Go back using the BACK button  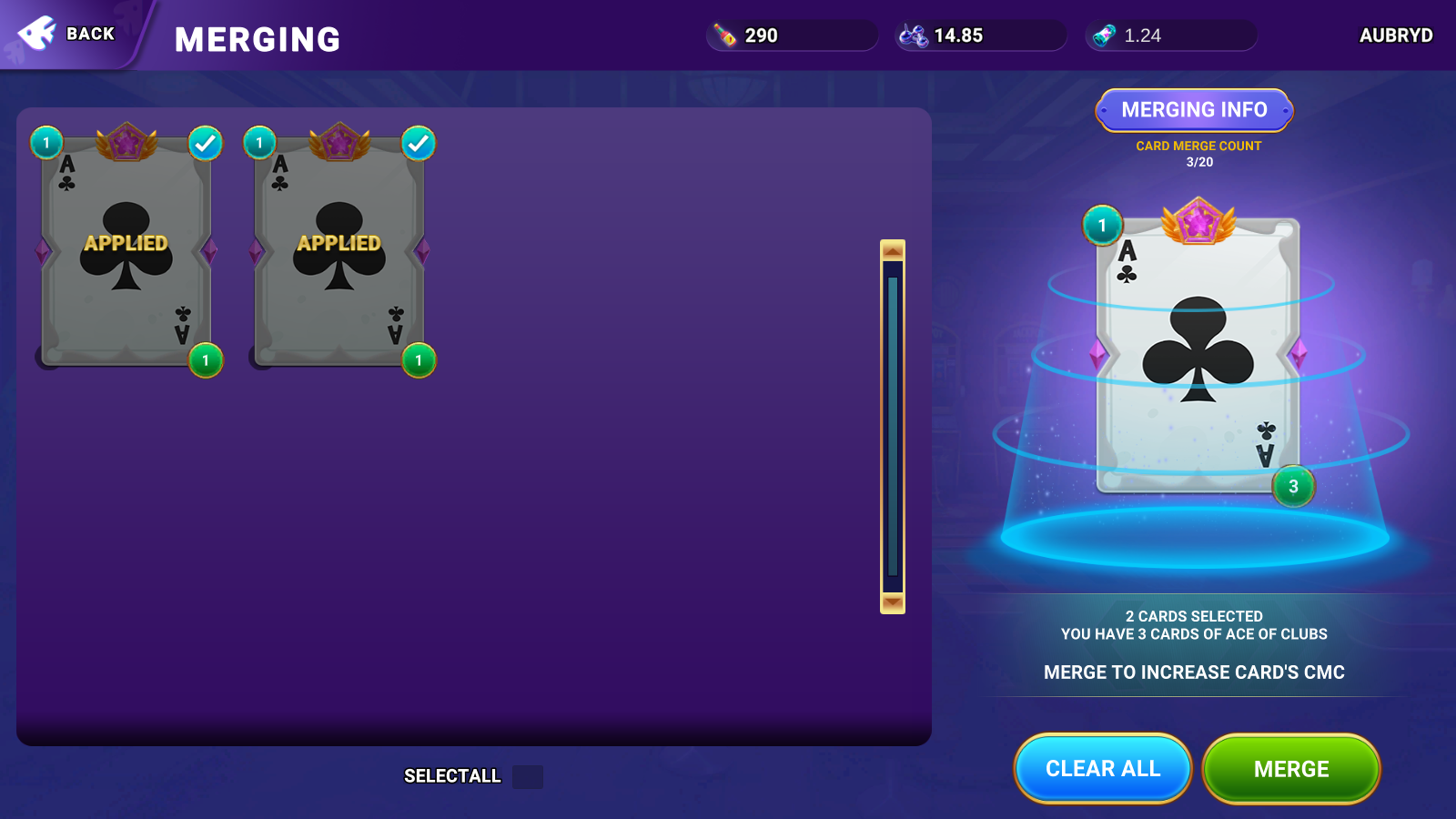tap(68, 34)
